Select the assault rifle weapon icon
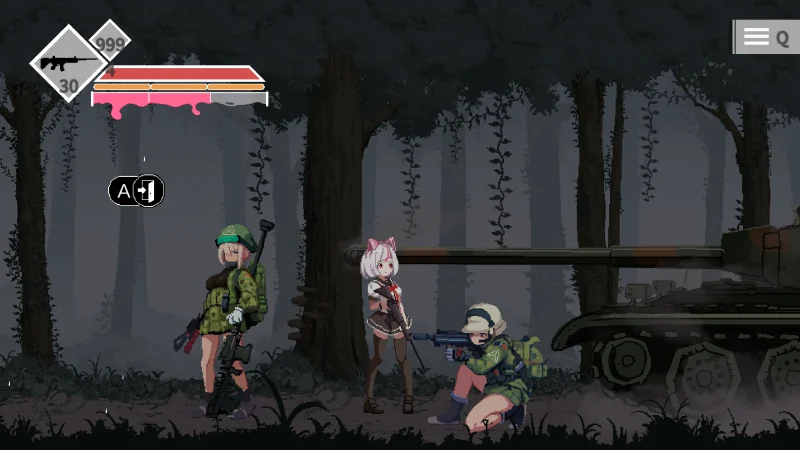Viewport: 800px width, 450px height. [x=68, y=63]
